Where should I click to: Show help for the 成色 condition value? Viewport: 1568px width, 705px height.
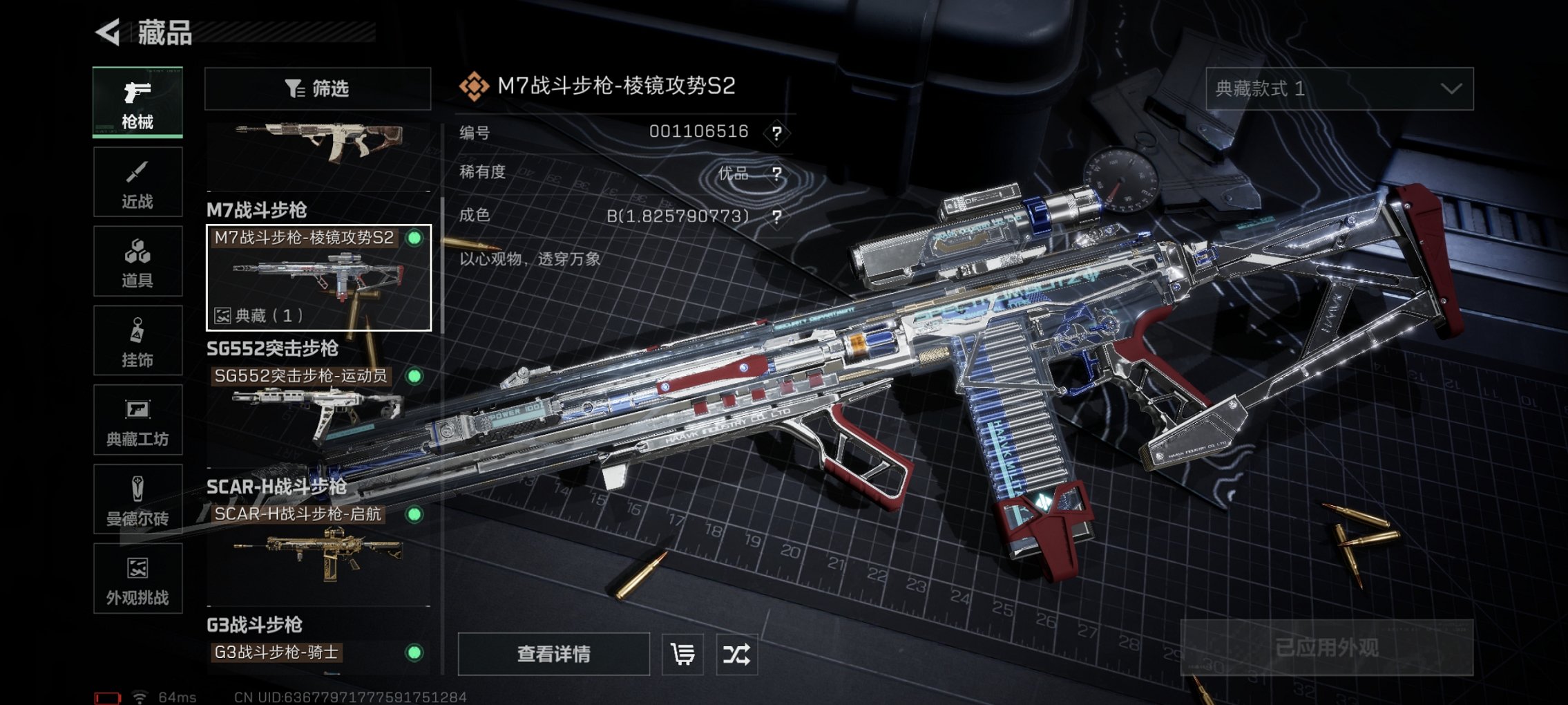coord(777,217)
